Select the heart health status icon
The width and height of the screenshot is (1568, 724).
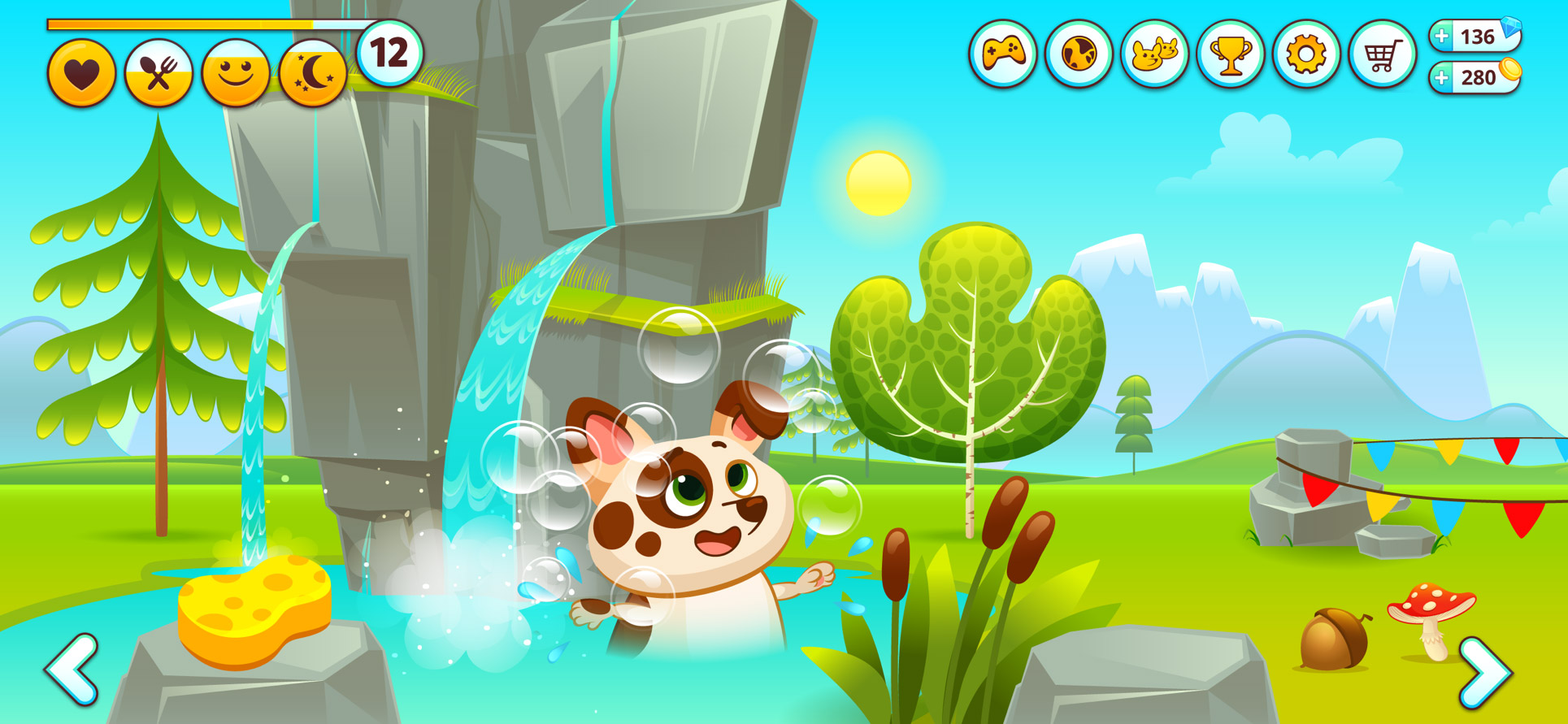click(x=81, y=74)
